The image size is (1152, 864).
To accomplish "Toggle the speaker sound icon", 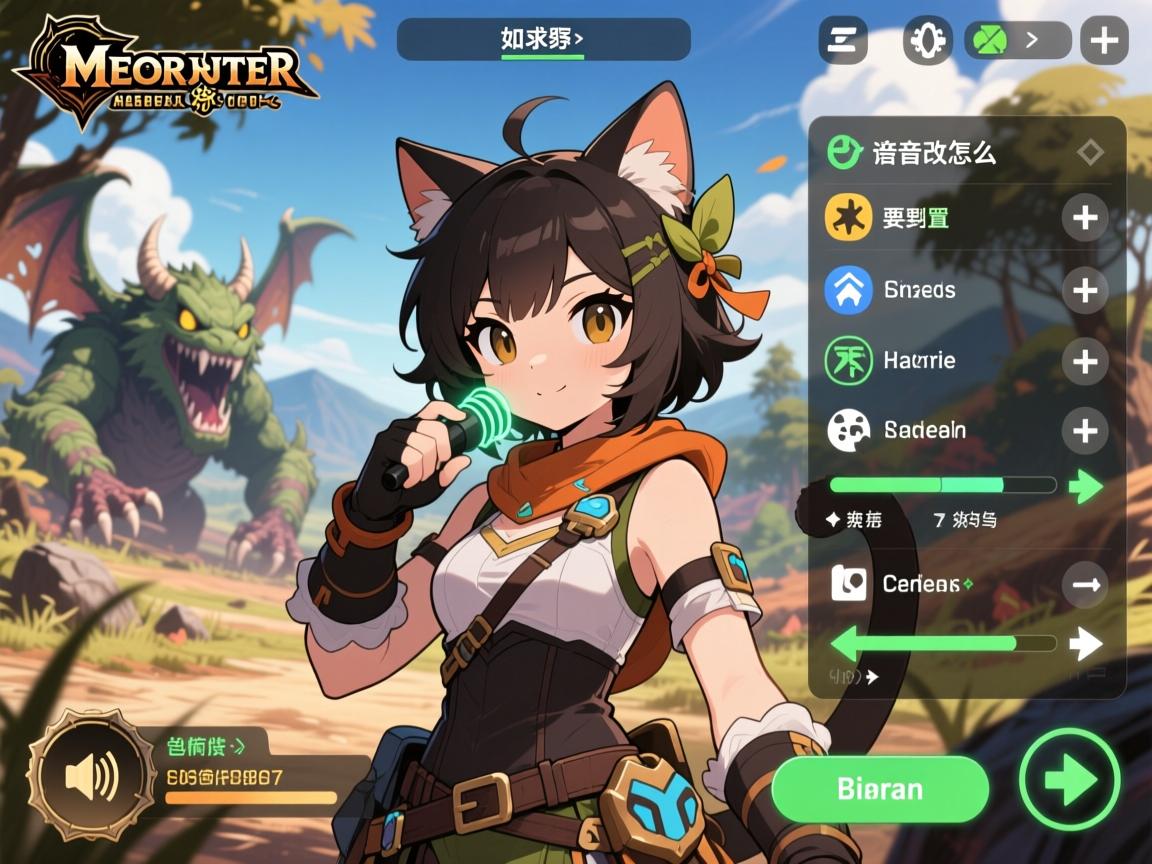I will click(x=91, y=774).
